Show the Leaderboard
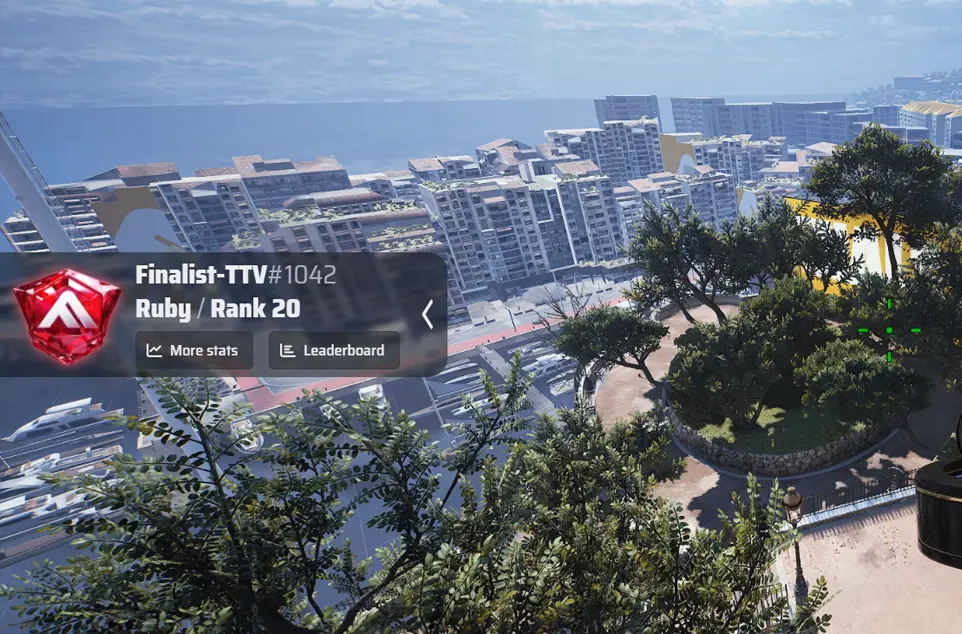 point(334,351)
